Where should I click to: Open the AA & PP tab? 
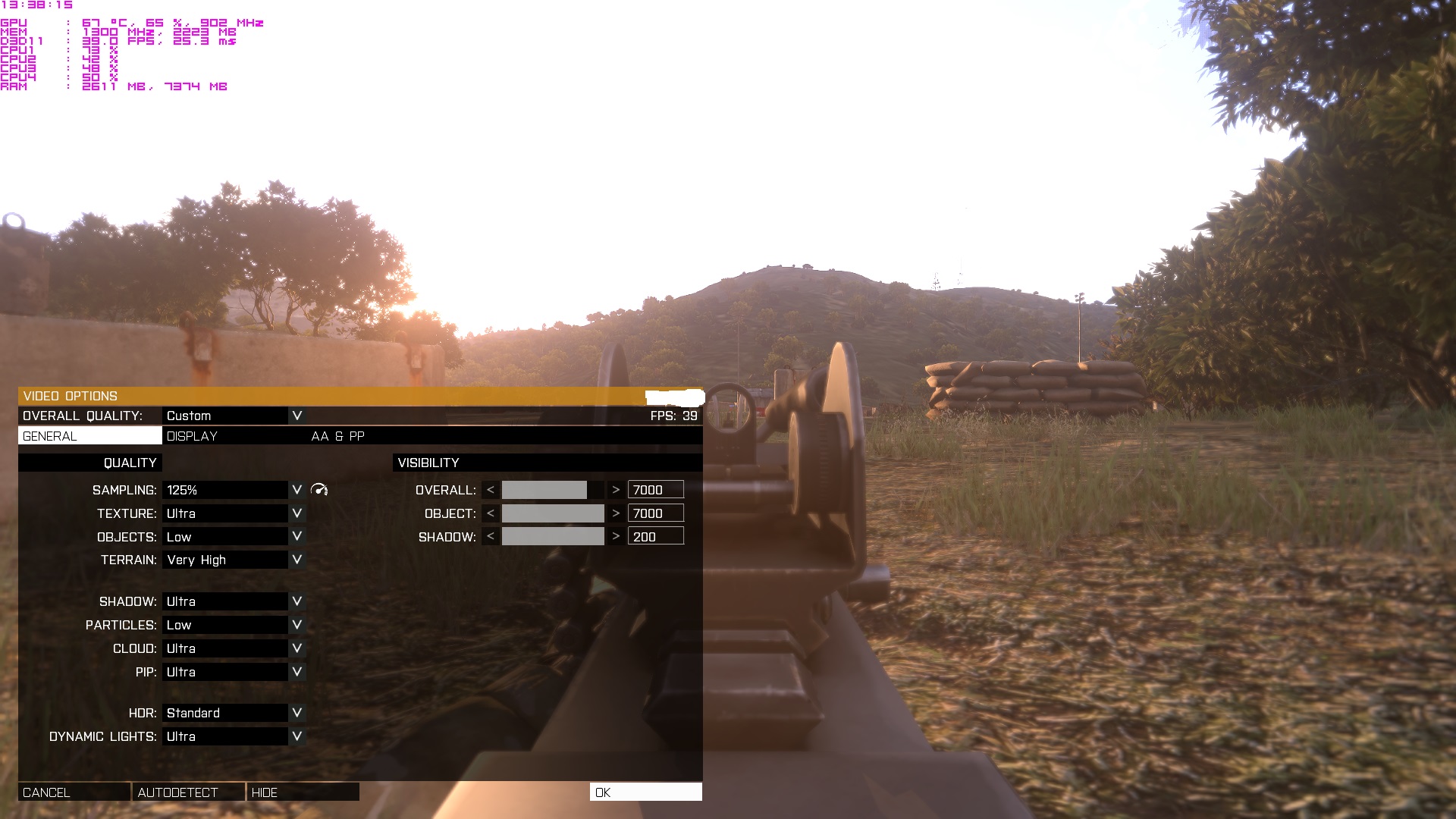338,436
